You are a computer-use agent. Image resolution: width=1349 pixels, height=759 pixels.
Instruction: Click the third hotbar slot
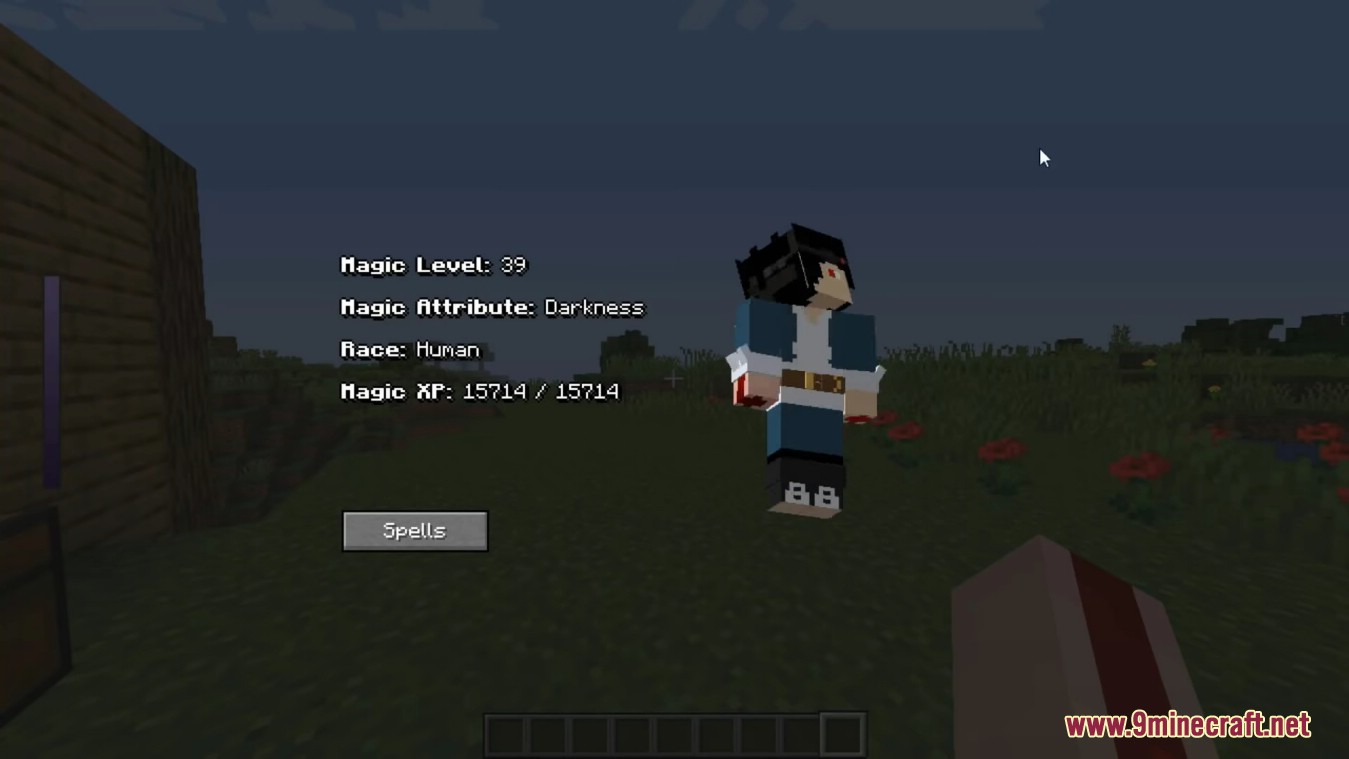coord(590,733)
